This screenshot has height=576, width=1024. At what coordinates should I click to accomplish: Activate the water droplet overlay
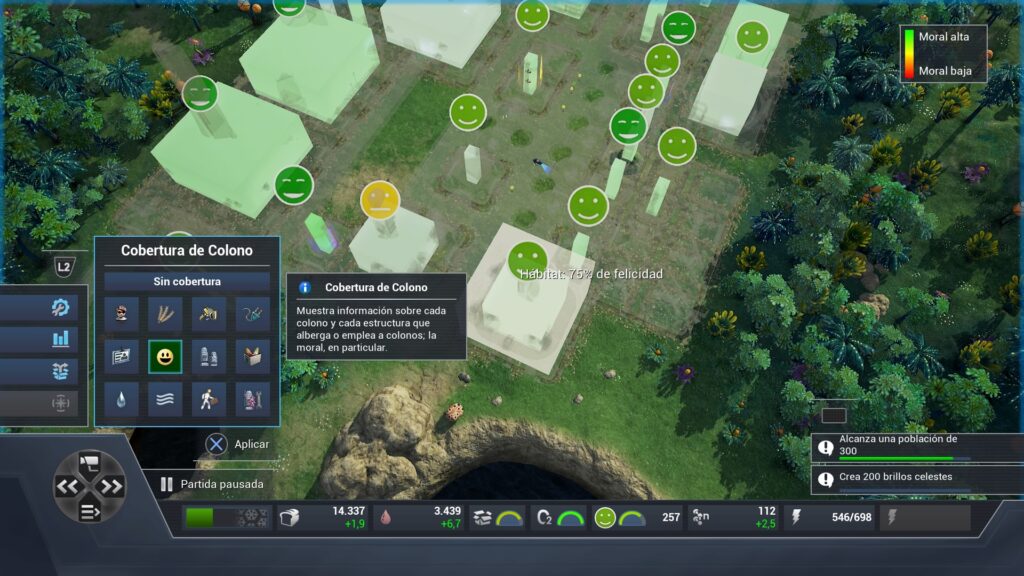click(x=122, y=399)
